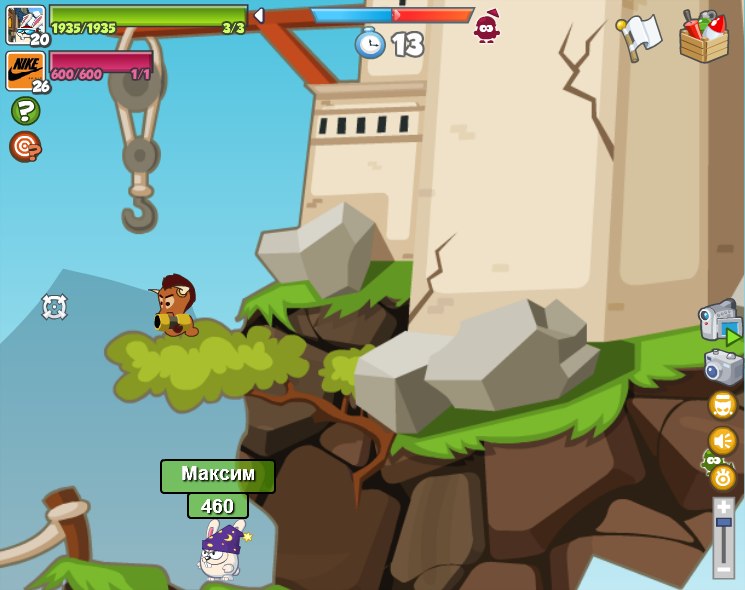
Task: Click the yellow eye view button
Action: click(x=722, y=477)
